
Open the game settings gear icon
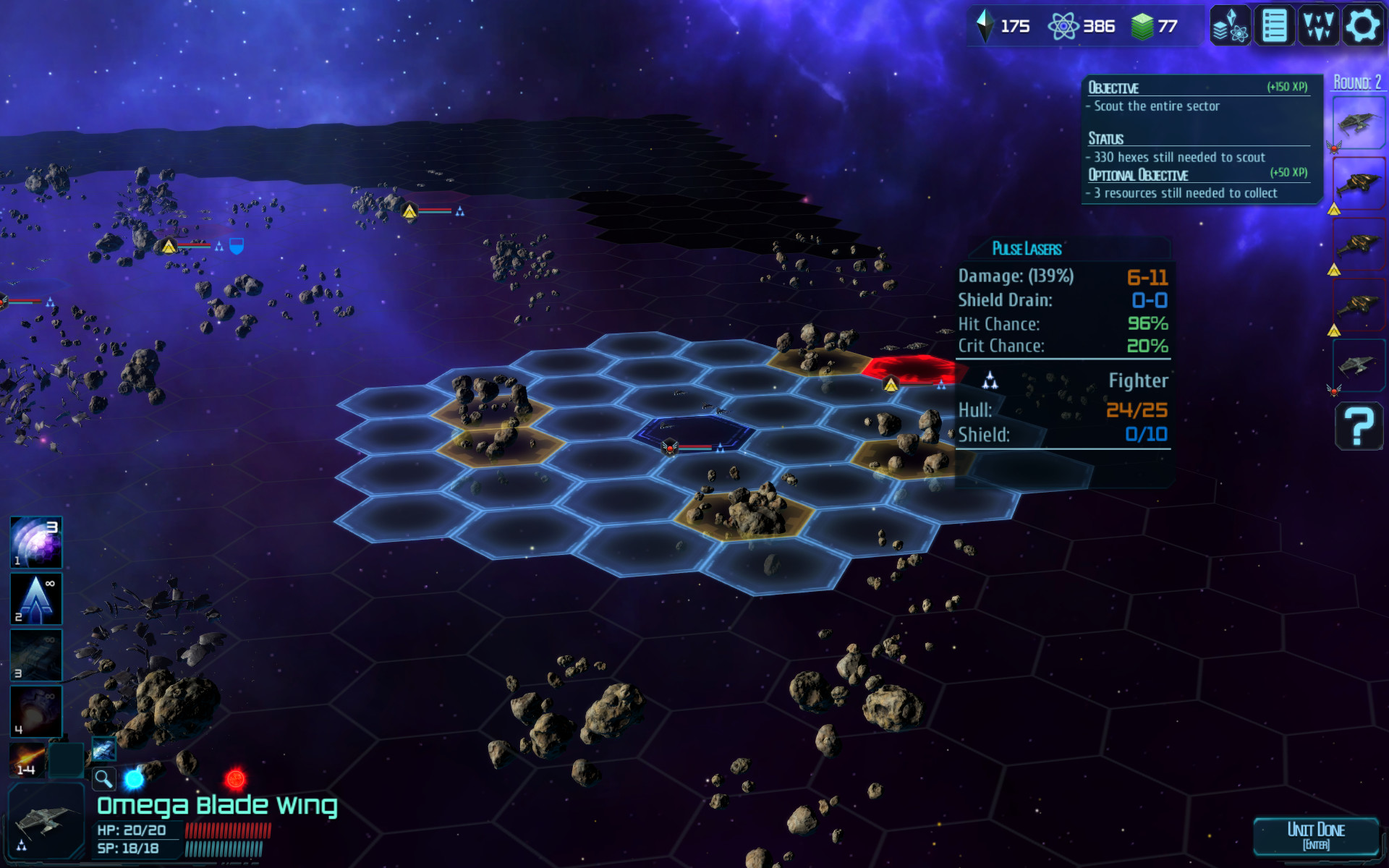(x=1363, y=27)
